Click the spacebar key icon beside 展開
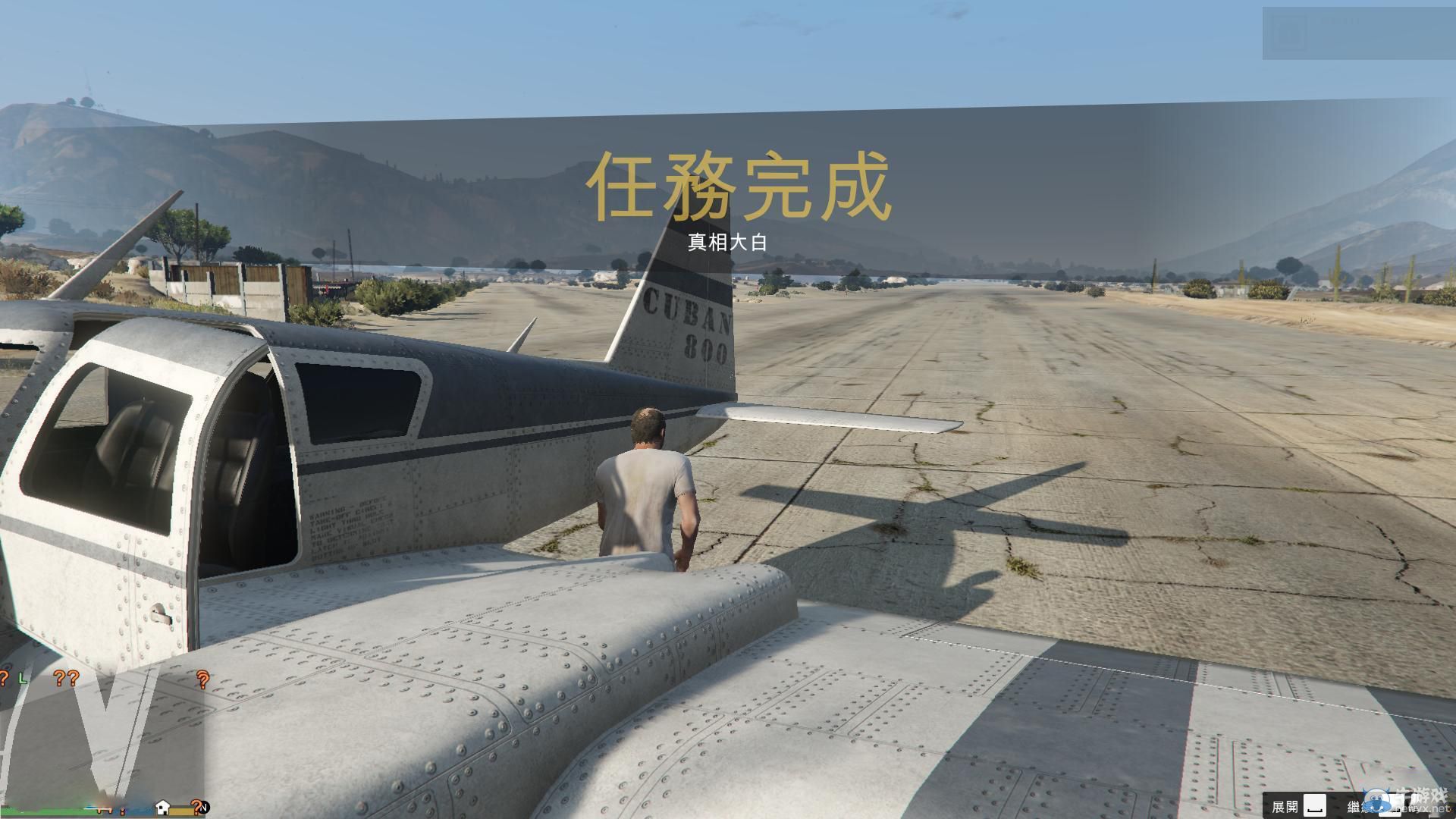Screen dimensions: 1456x819 click(1316, 804)
